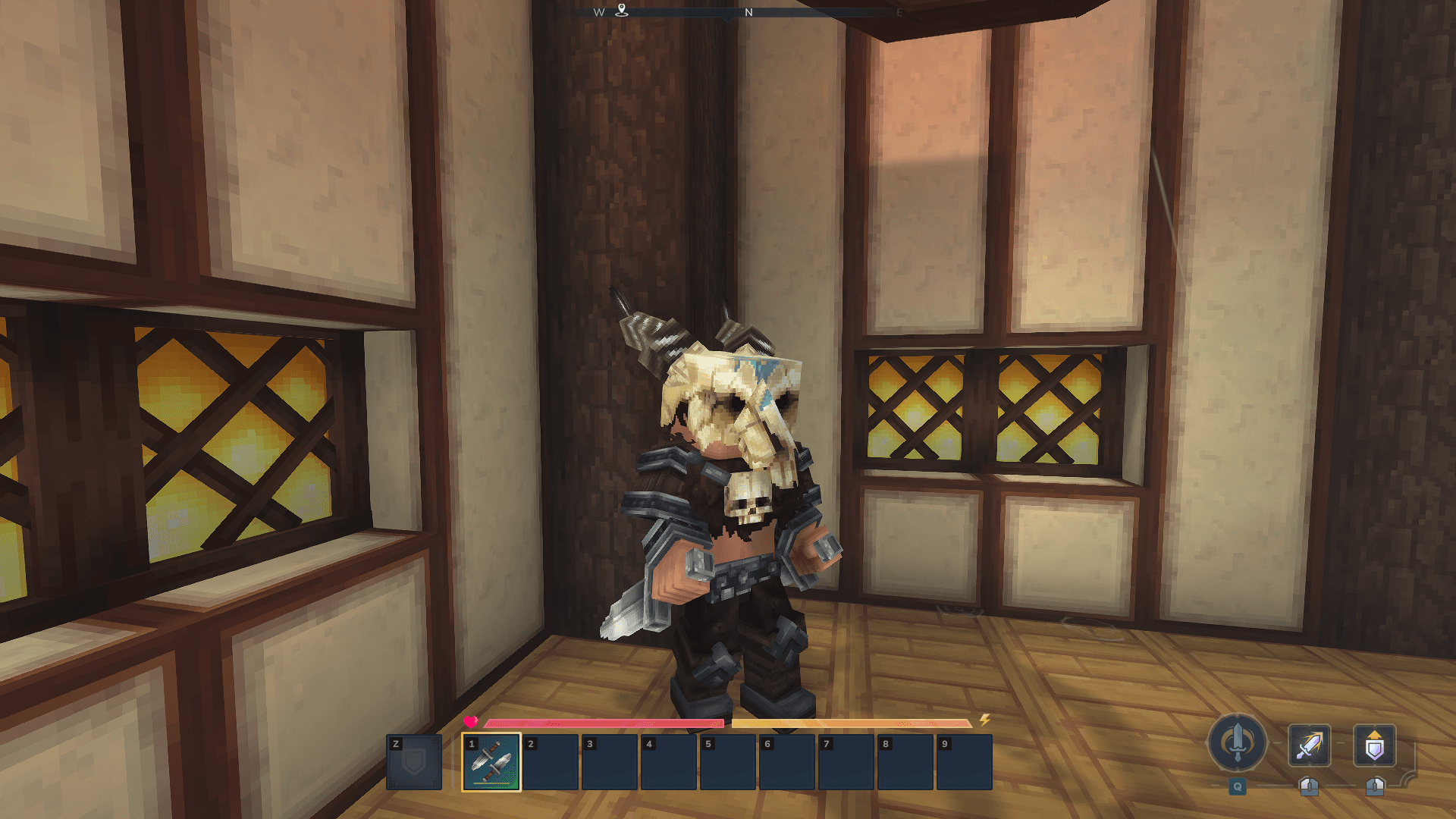
Task: Click the shield utility slot marked Z
Action: [x=414, y=762]
